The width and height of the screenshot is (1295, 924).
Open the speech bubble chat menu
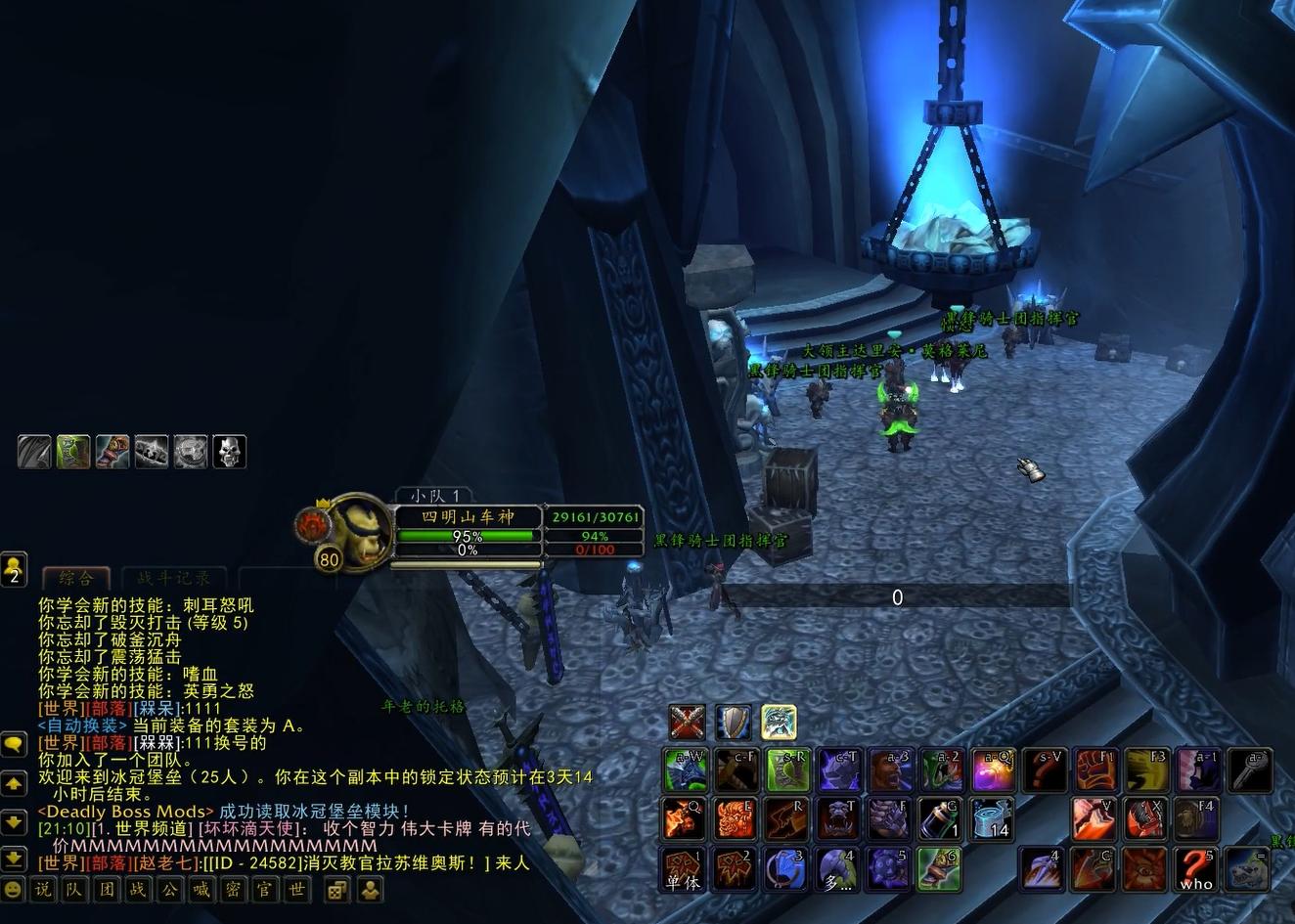click(x=14, y=745)
